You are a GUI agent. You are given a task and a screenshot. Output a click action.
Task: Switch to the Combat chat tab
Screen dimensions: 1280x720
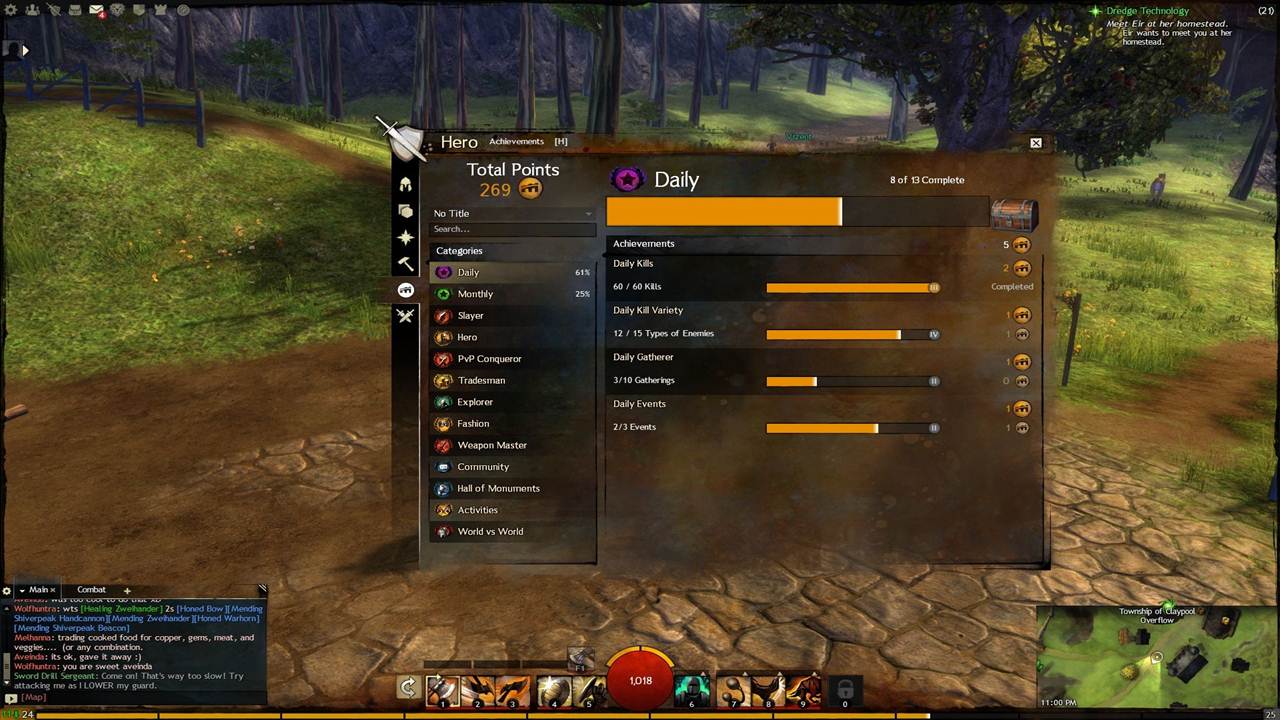coord(91,590)
